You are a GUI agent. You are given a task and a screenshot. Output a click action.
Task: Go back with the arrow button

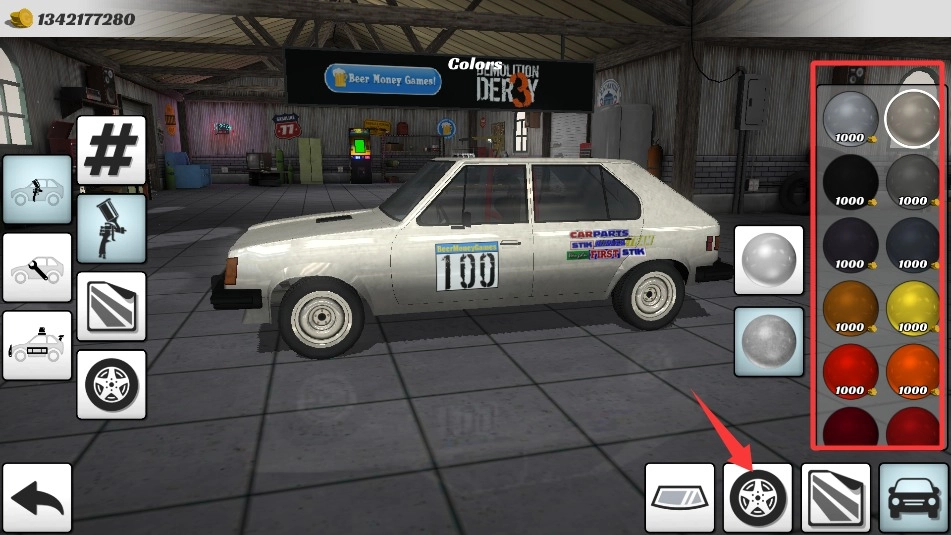[x=37, y=497]
